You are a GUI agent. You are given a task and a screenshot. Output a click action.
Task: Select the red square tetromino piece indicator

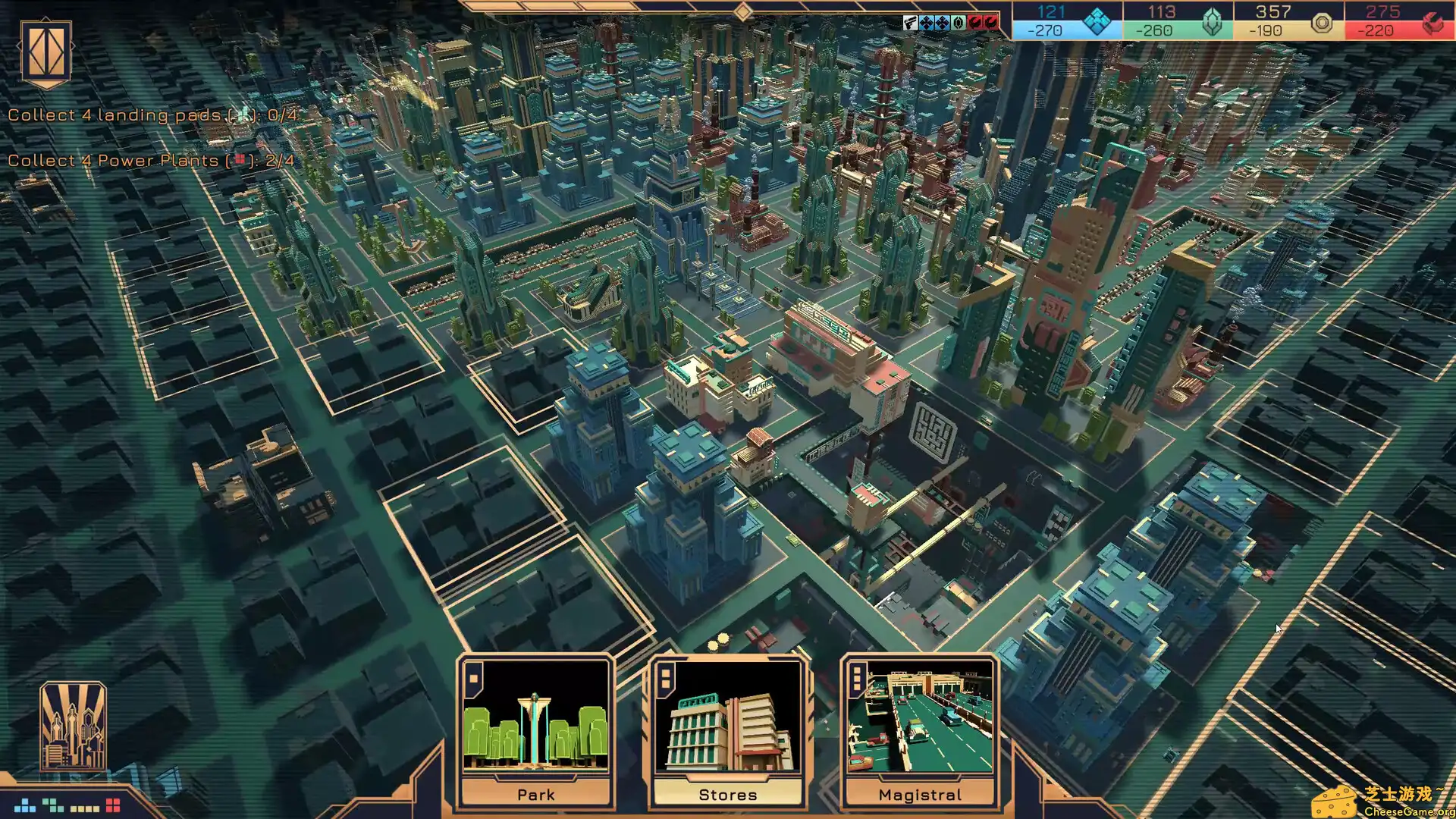pyautogui.click(x=112, y=804)
